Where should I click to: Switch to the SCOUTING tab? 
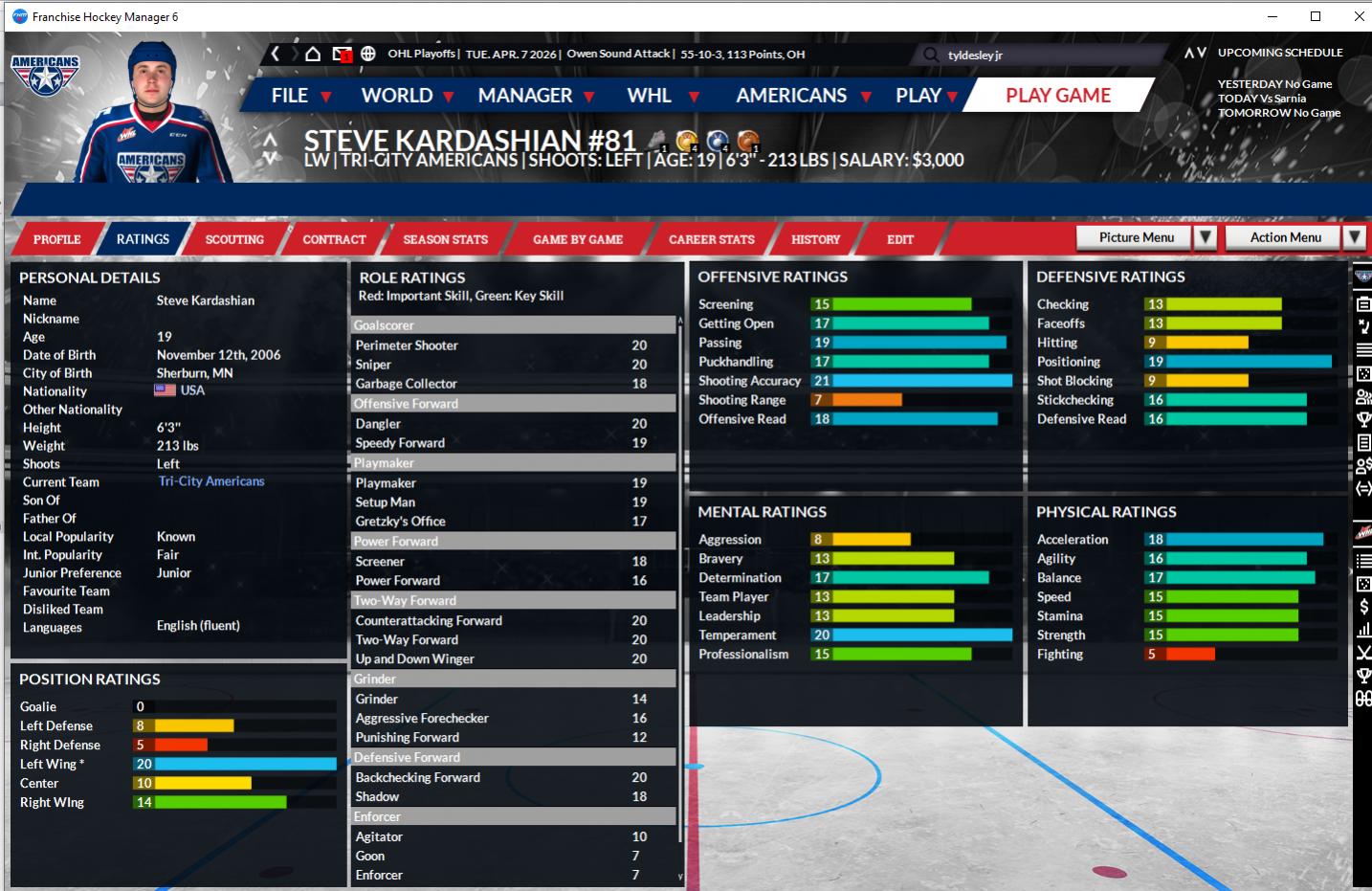(234, 239)
